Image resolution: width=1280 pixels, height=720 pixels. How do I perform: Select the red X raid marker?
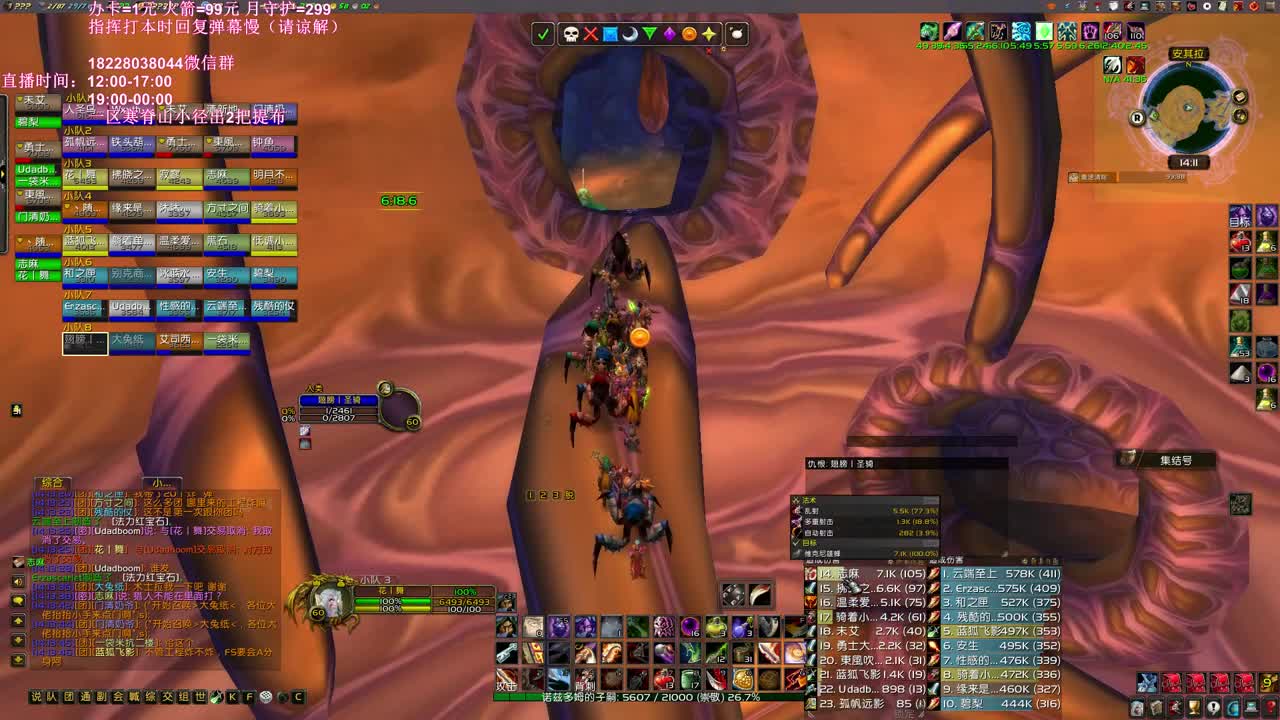tap(590, 32)
